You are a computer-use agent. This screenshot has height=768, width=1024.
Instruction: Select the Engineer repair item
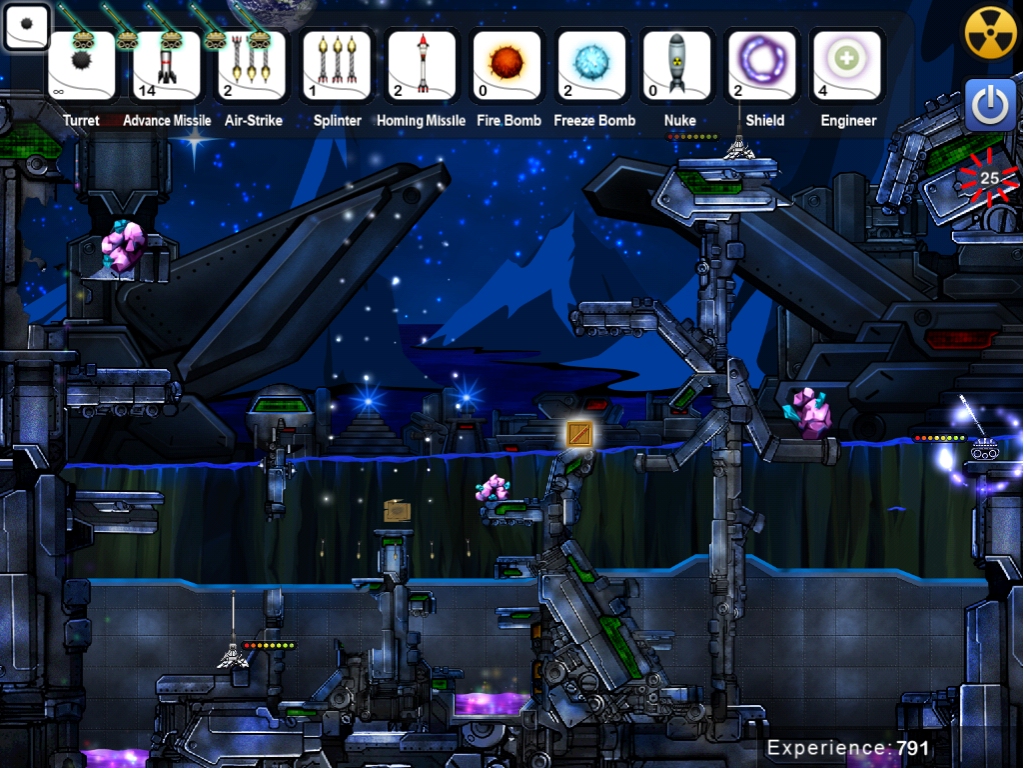(x=847, y=66)
